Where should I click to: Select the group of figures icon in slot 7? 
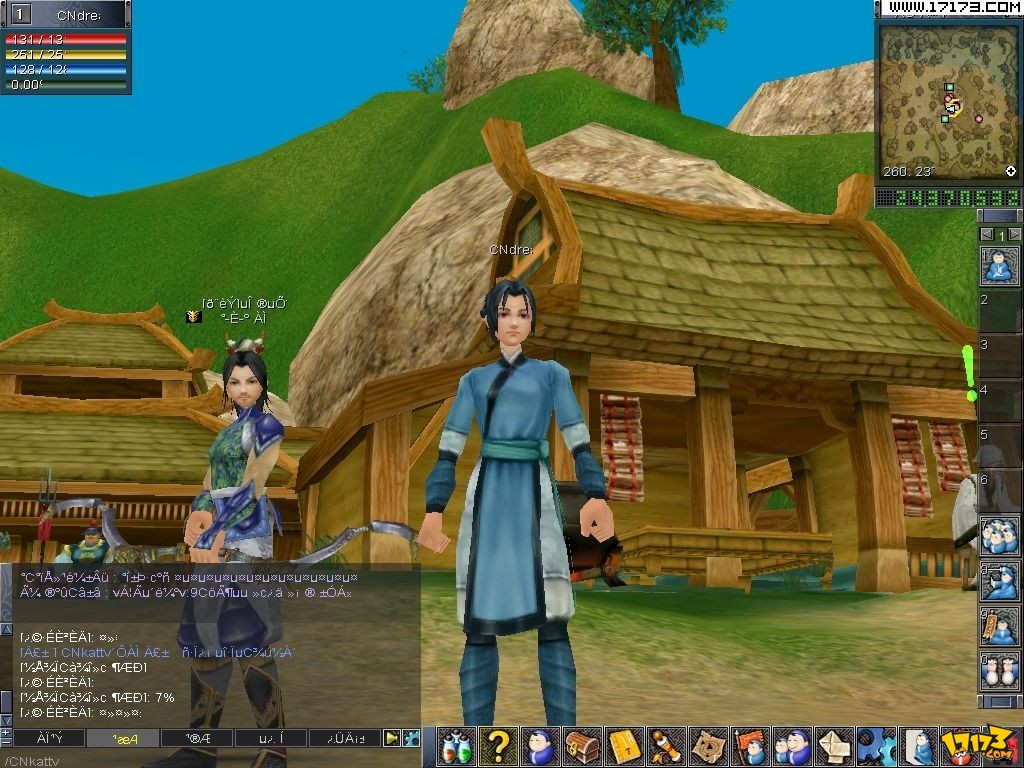999,535
